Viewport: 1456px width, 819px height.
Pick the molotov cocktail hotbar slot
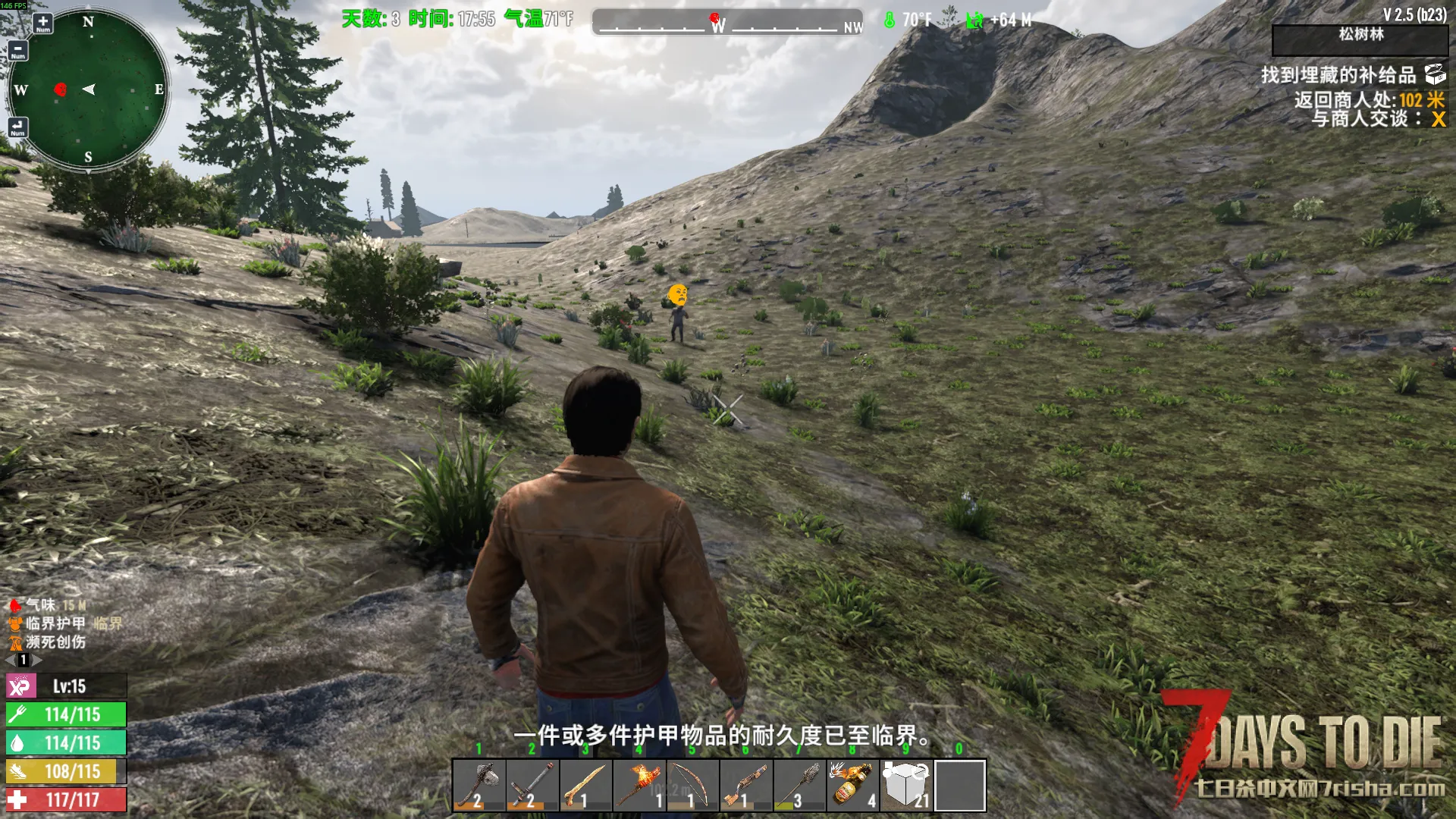point(852,786)
